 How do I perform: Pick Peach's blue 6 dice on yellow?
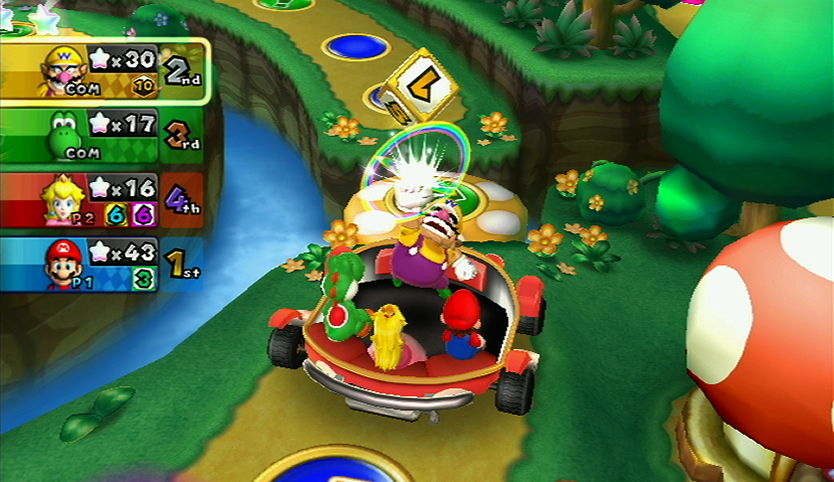pyautogui.click(x=116, y=215)
